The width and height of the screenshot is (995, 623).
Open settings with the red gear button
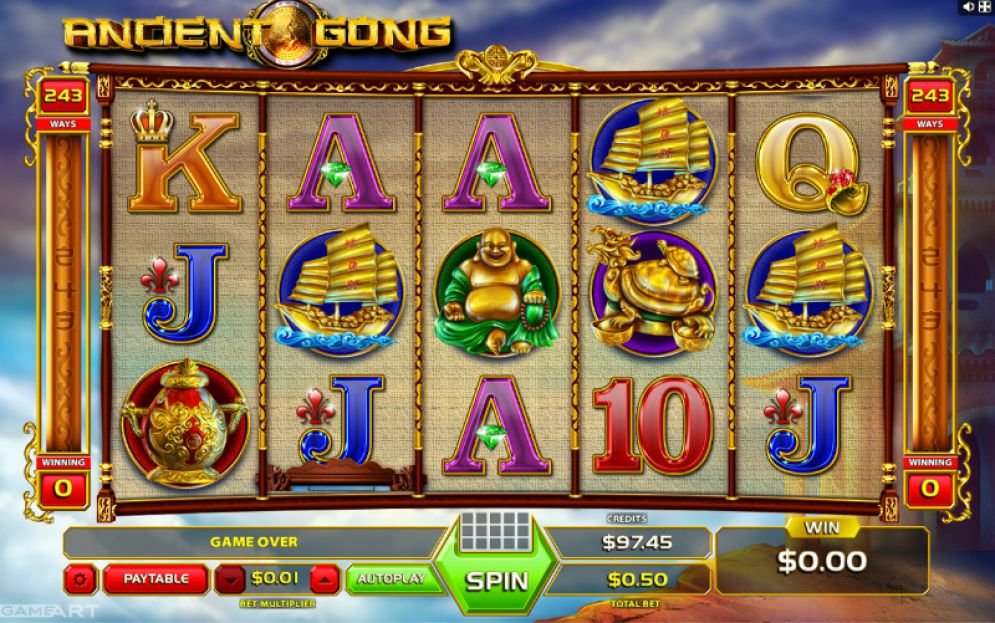[80, 578]
